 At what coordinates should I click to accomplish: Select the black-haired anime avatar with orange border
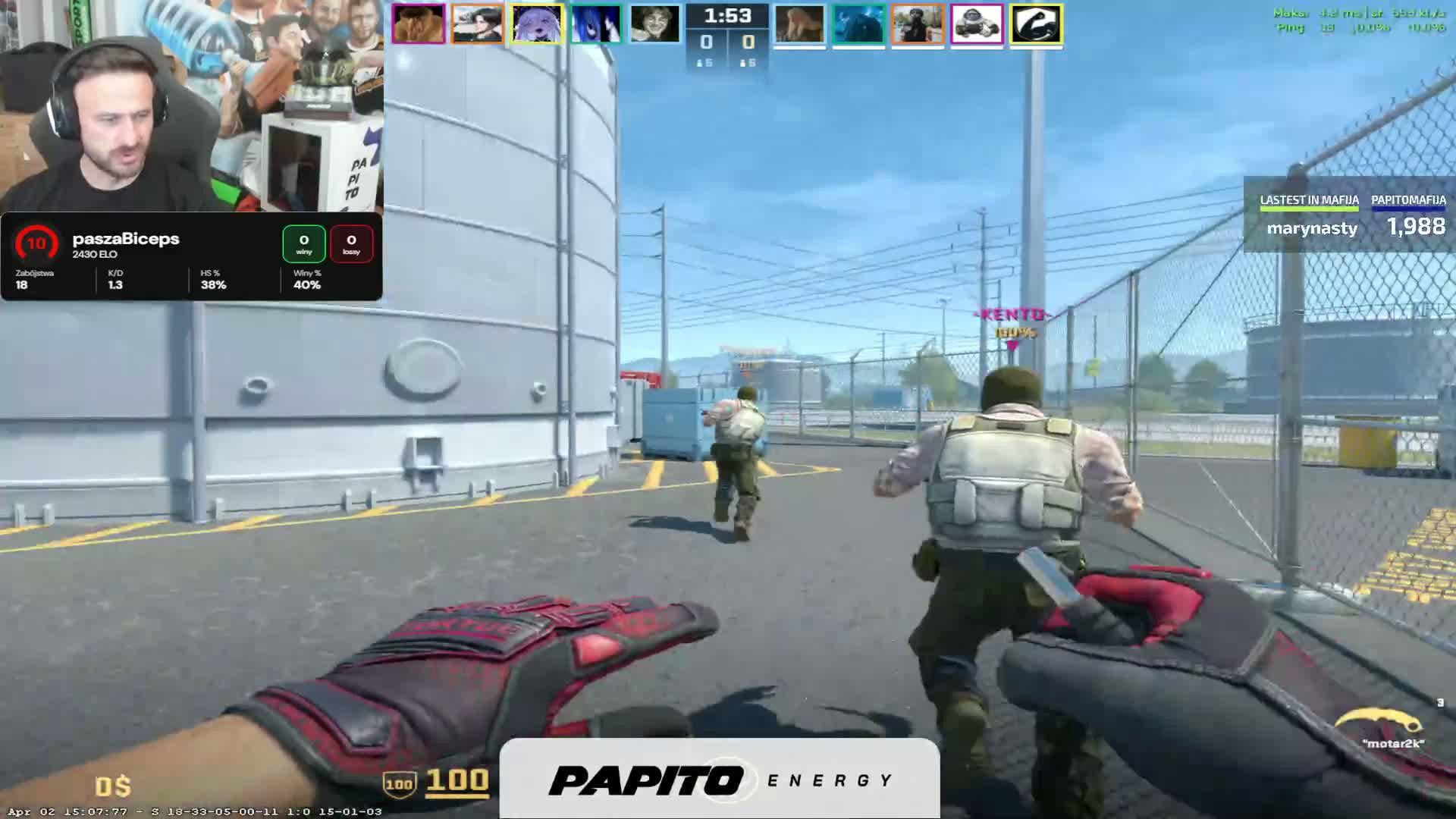[478, 24]
